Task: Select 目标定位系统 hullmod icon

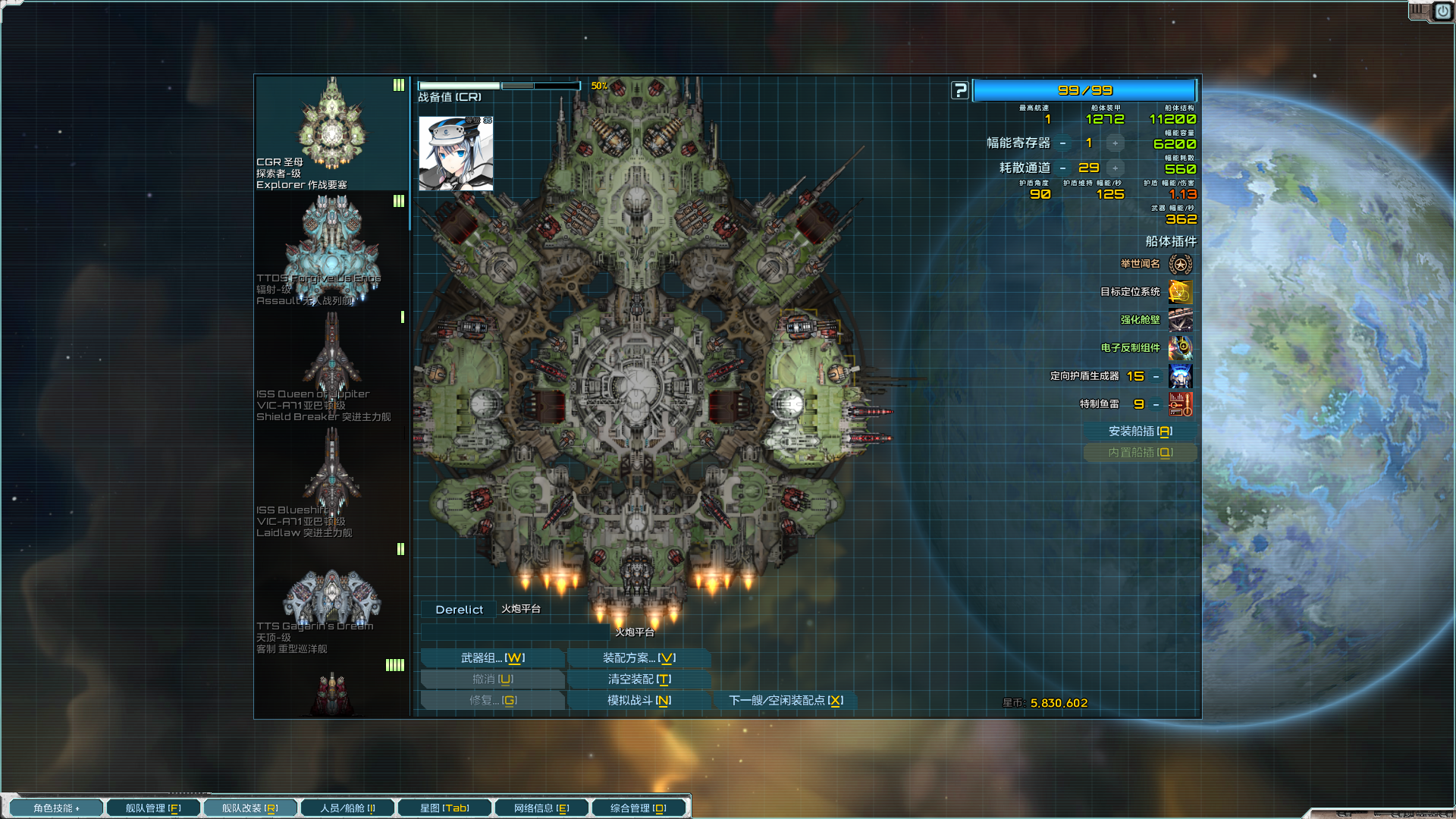Action: tap(1180, 292)
